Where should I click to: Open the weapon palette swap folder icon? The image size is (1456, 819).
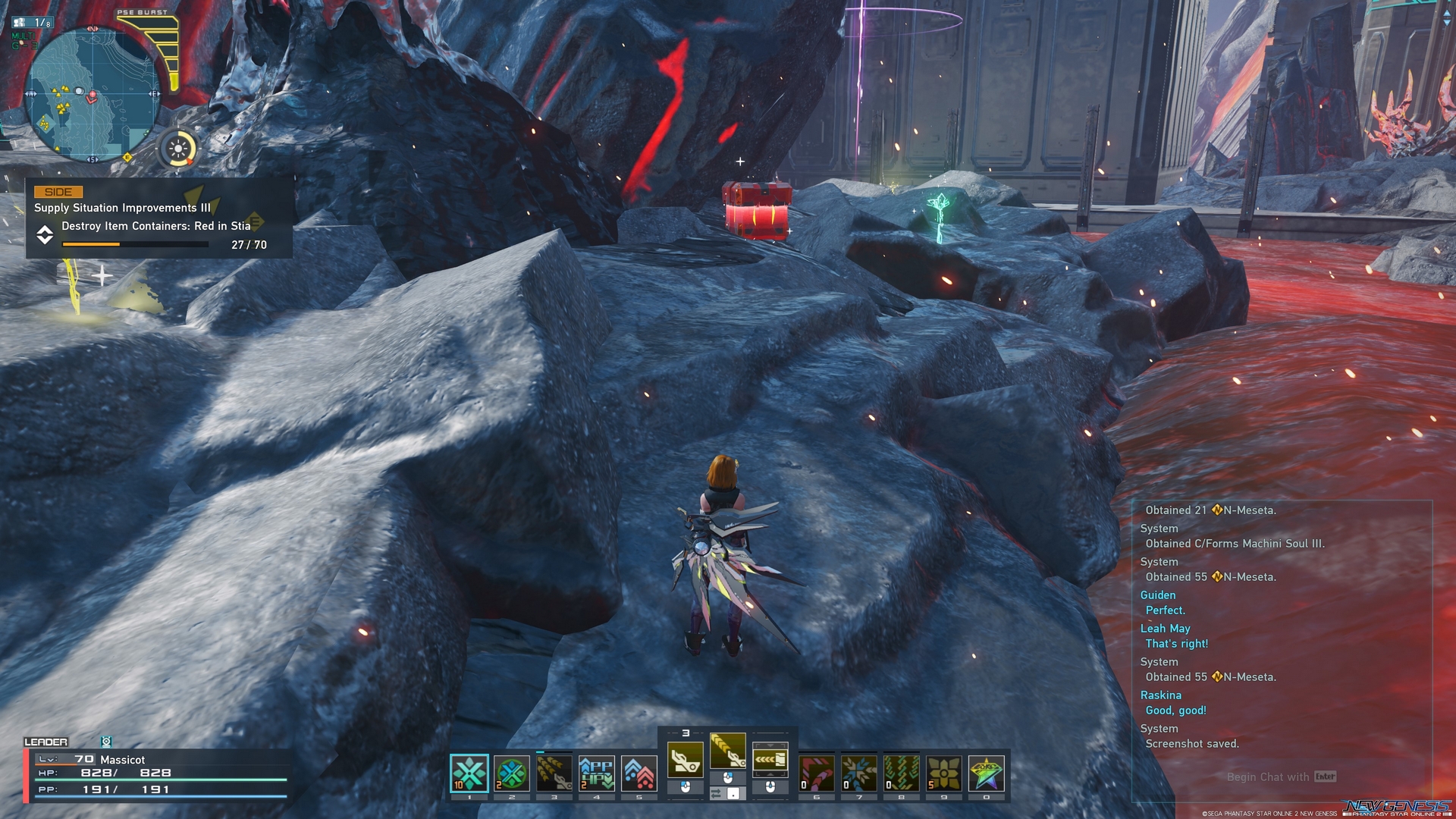(772, 758)
